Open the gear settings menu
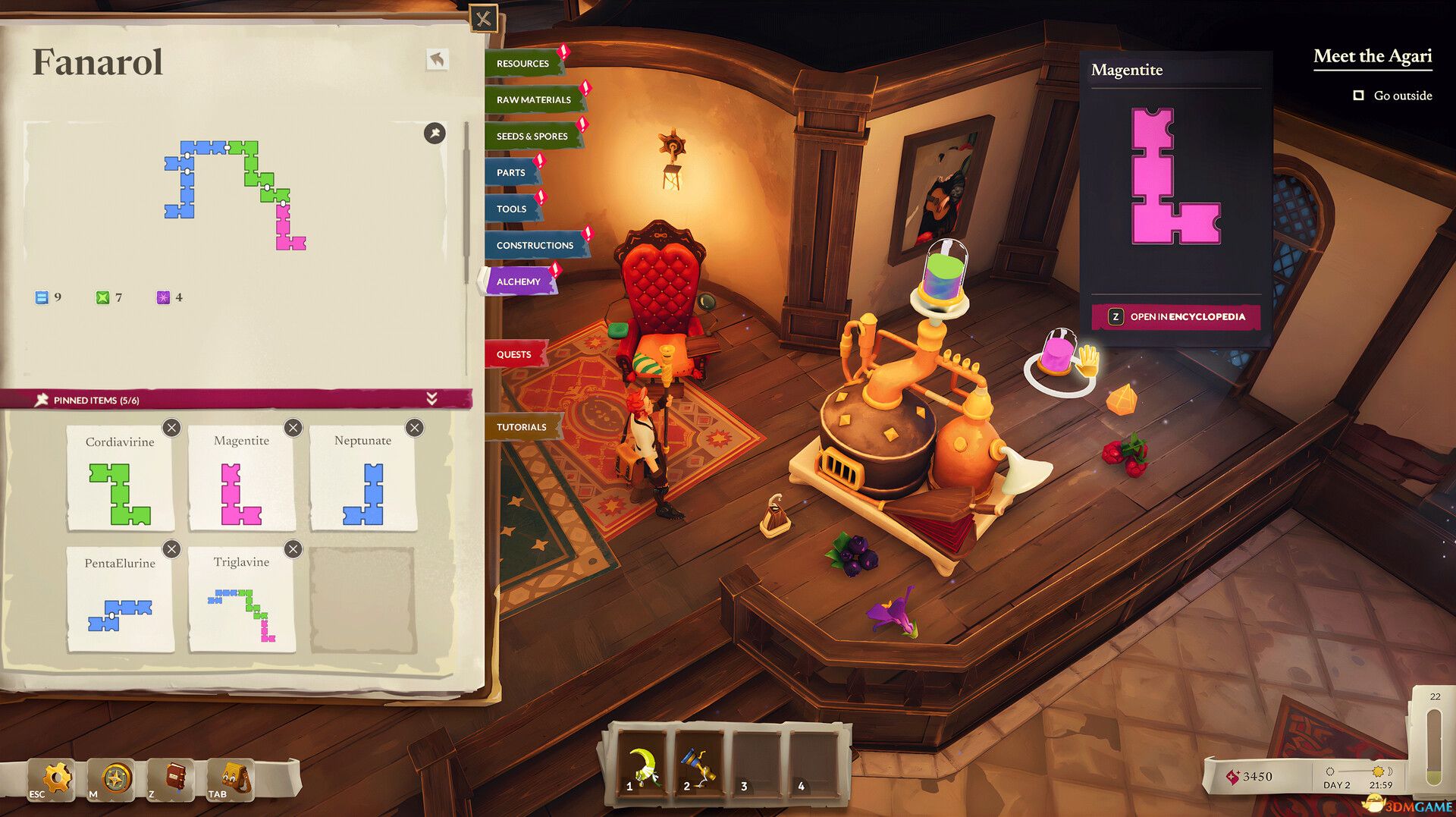The width and height of the screenshot is (1456, 817). click(x=55, y=778)
